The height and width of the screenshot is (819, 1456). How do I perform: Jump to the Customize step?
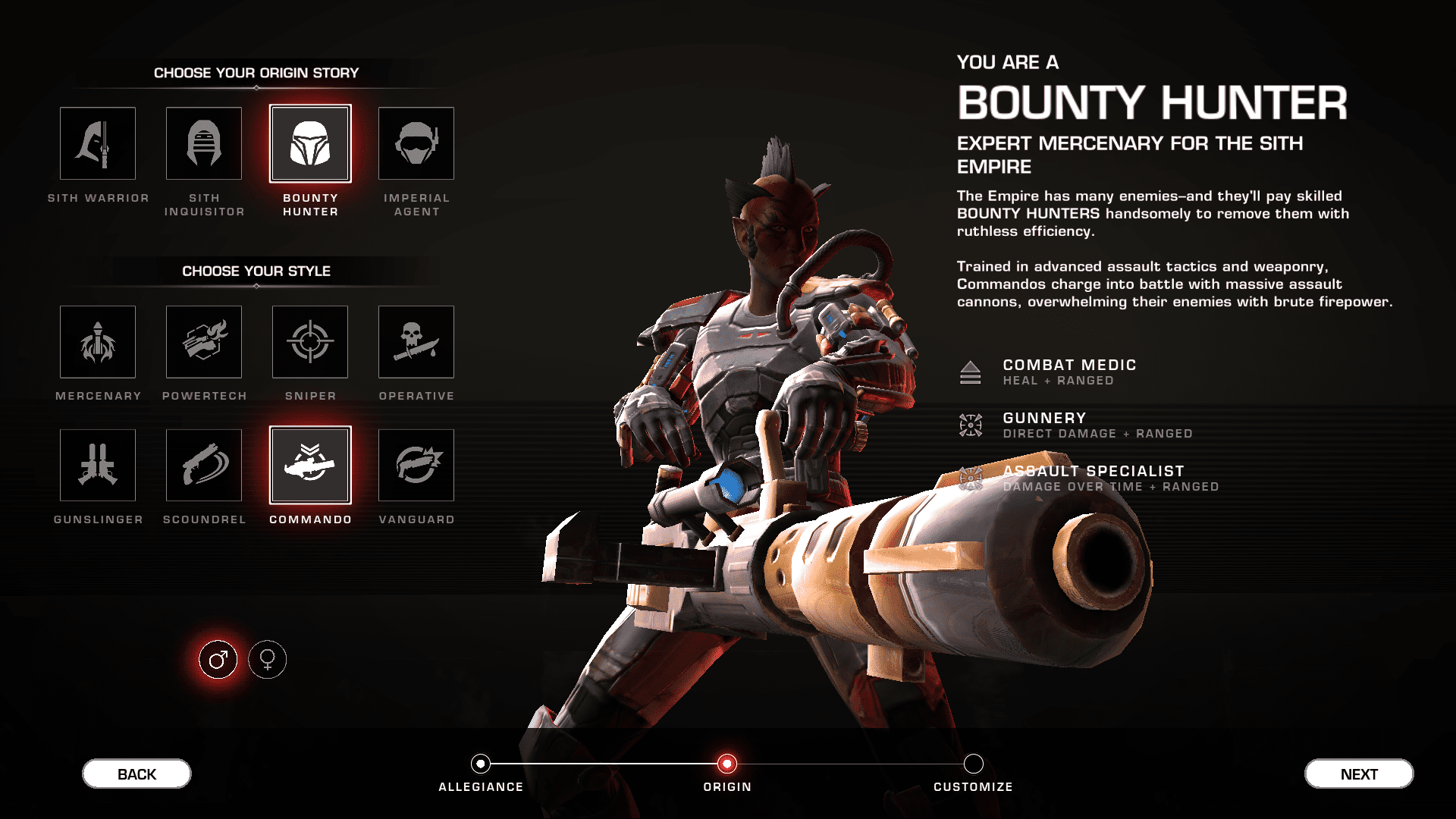point(974,765)
